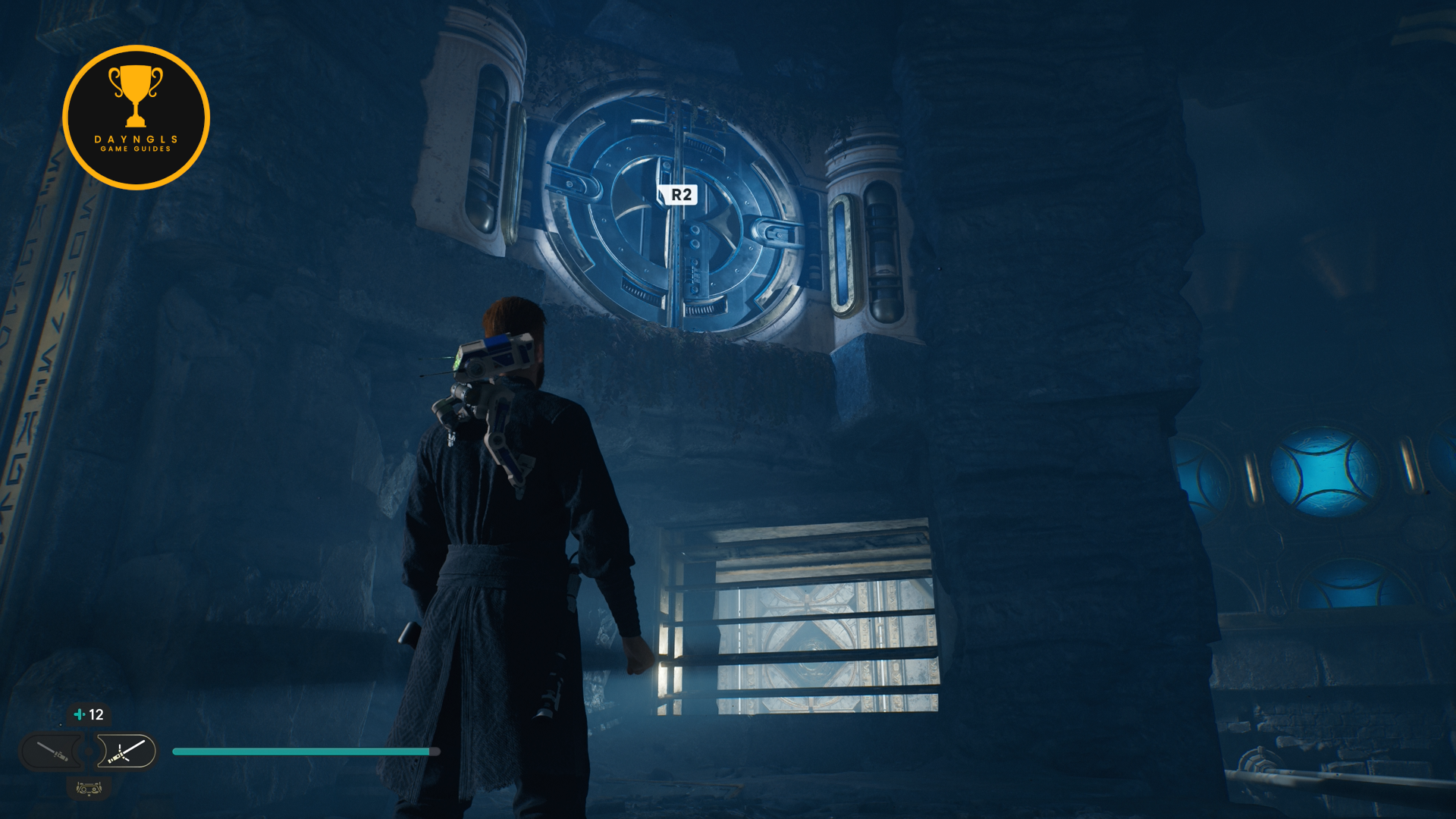
Task: Click the BD-1 droid icon
Action: pyautogui.click(x=89, y=789)
